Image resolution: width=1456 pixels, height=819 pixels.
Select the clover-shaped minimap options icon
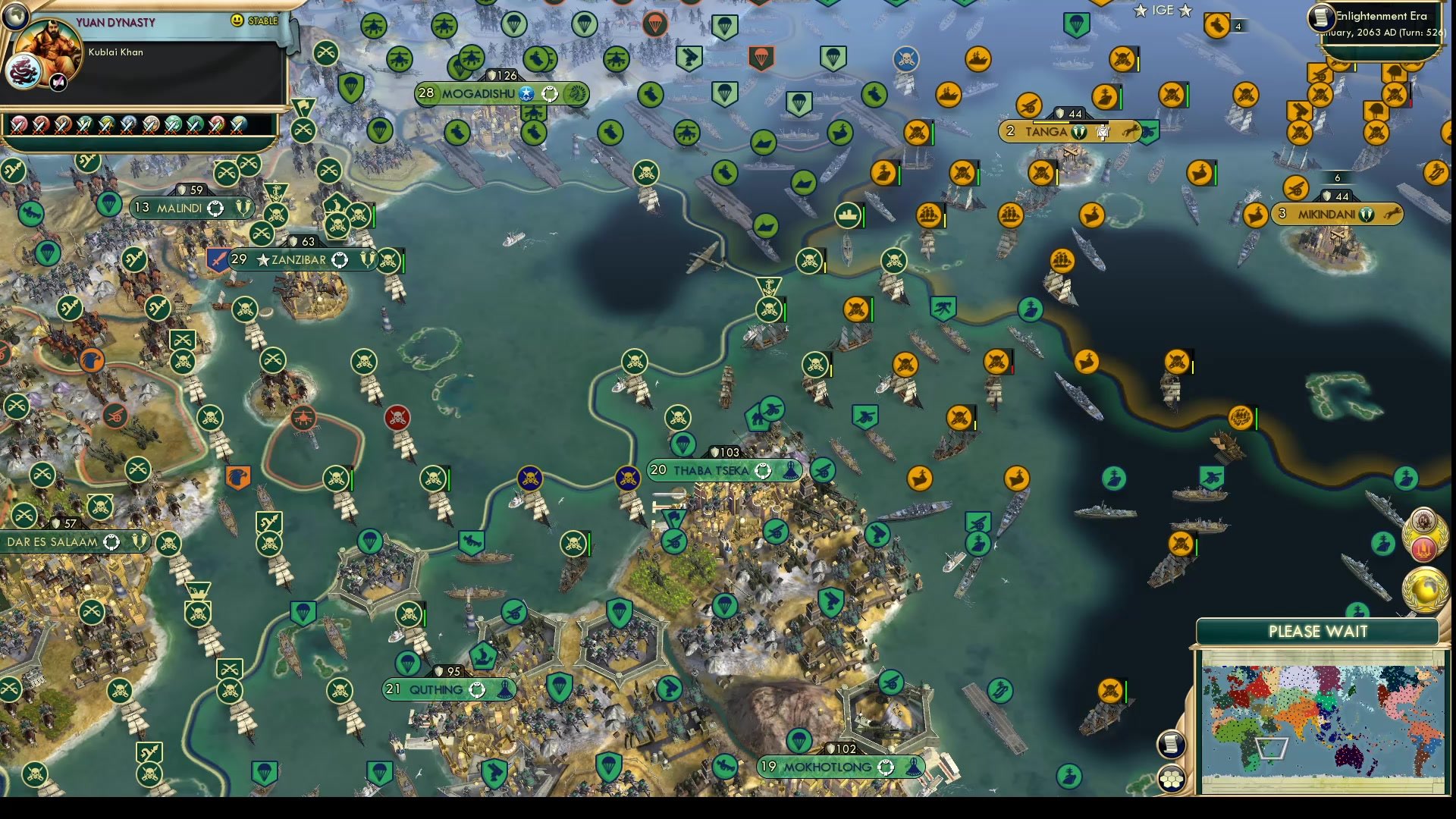(1172, 779)
